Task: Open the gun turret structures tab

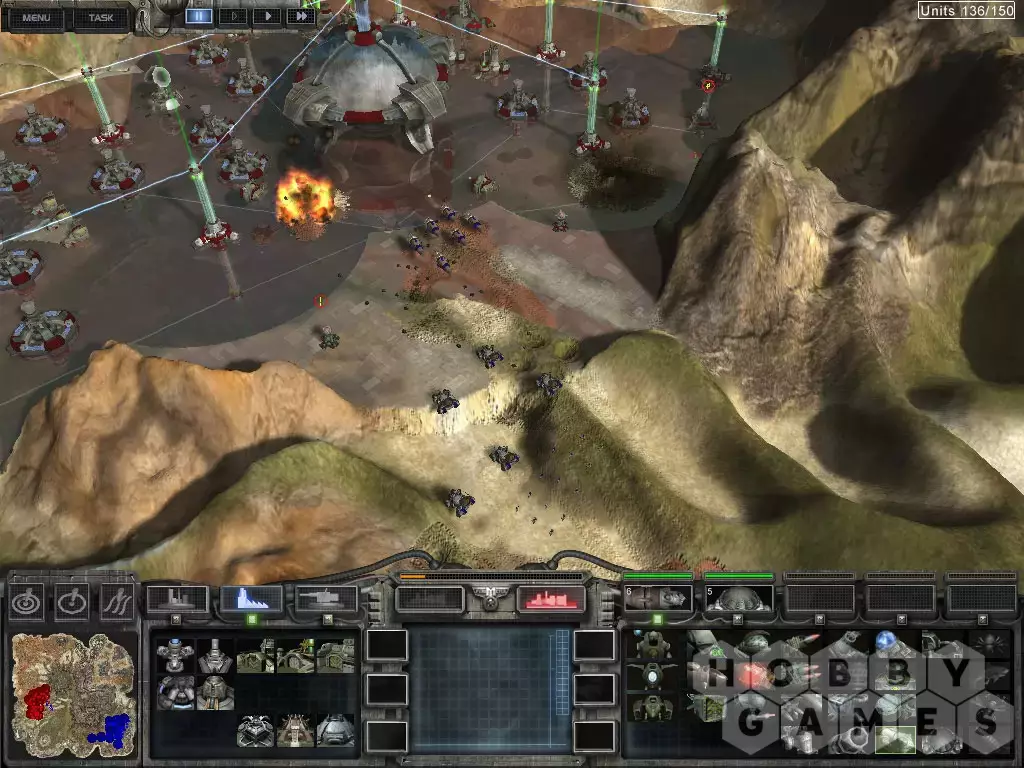Action: point(327,599)
